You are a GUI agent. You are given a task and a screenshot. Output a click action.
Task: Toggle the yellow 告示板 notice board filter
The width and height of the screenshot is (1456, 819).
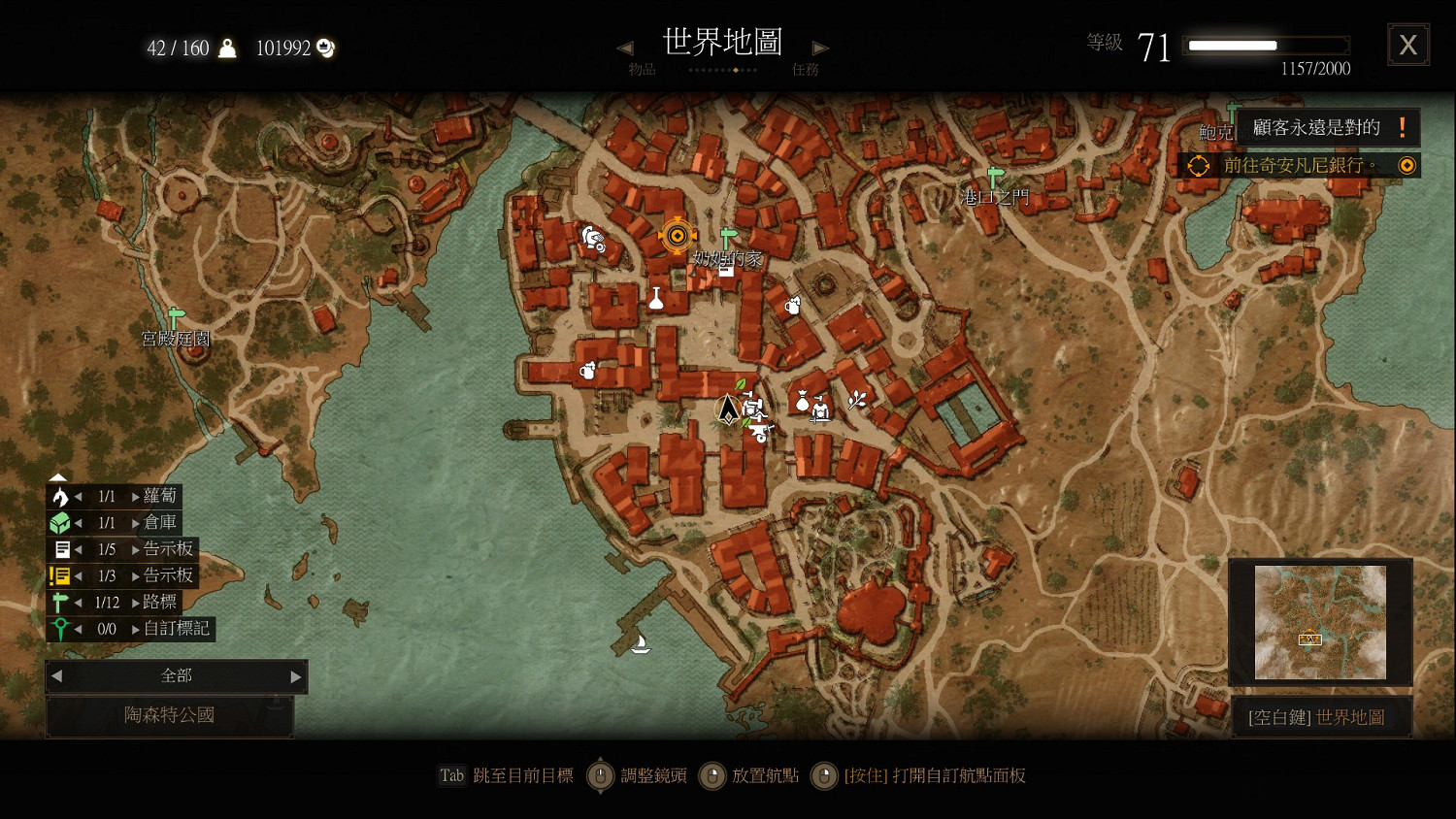[x=59, y=574]
